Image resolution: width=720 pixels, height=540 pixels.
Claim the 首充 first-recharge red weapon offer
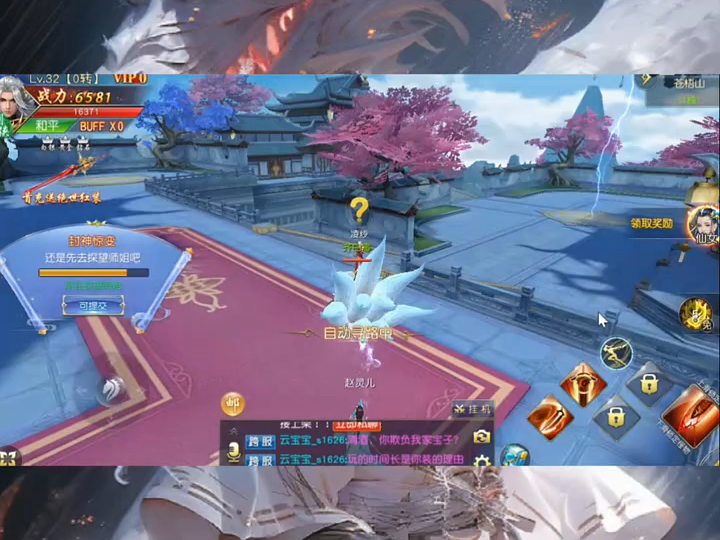tap(60, 176)
